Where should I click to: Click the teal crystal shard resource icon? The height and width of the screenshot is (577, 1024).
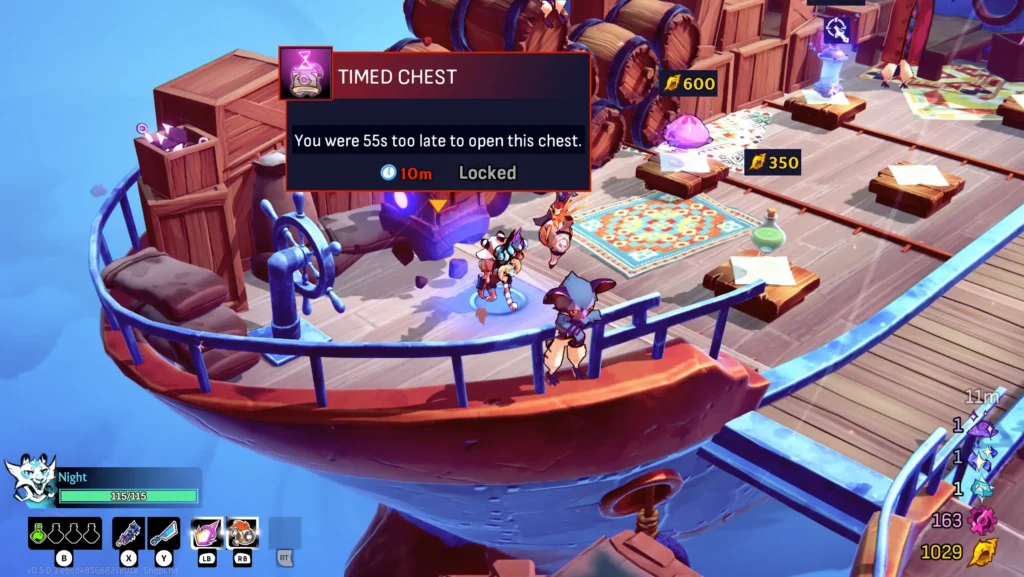click(x=982, y=489)
